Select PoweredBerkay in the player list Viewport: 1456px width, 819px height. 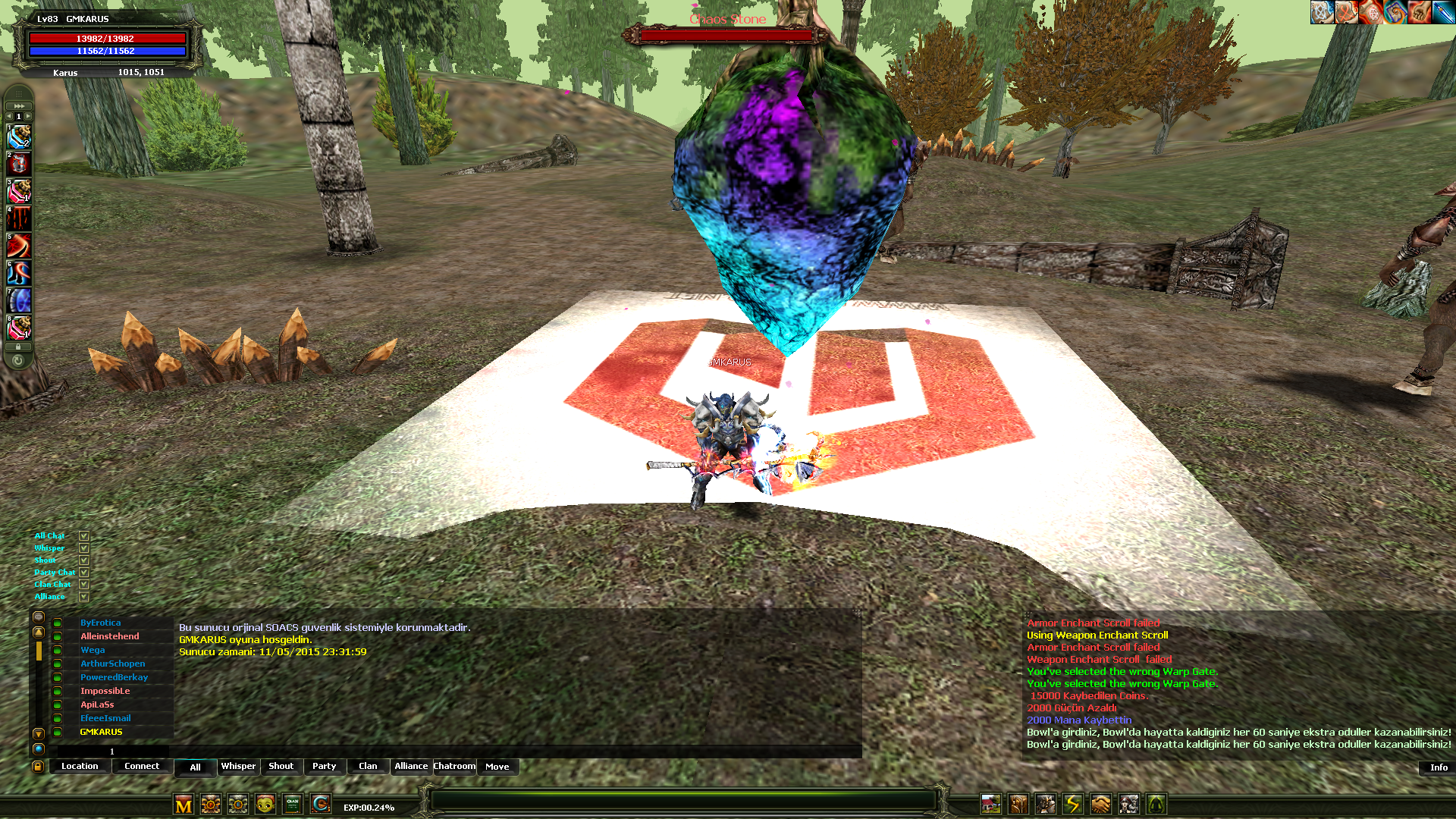(x=114, y=677)
